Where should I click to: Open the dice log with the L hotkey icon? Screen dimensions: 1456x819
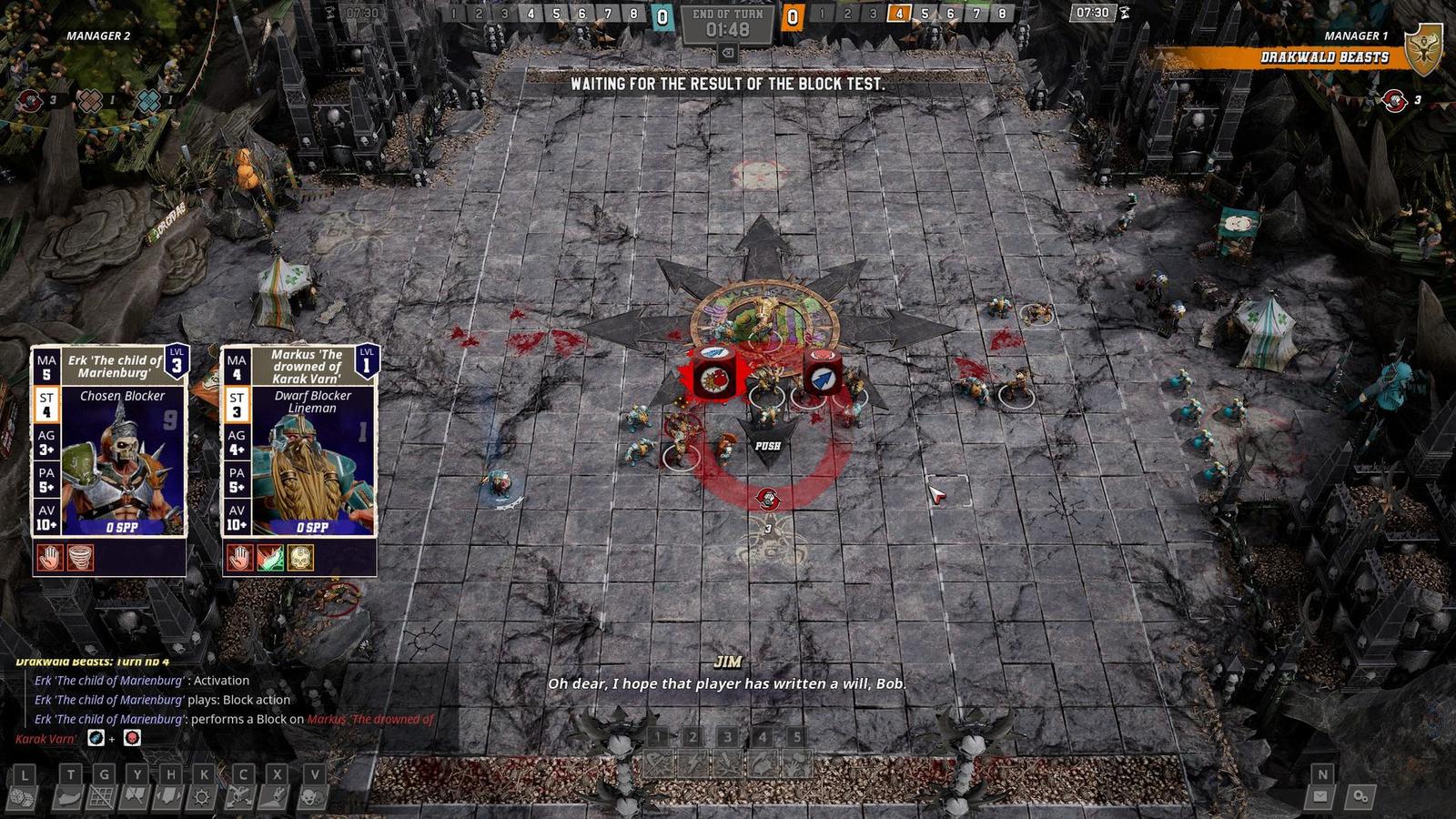[x=24, y=797]
